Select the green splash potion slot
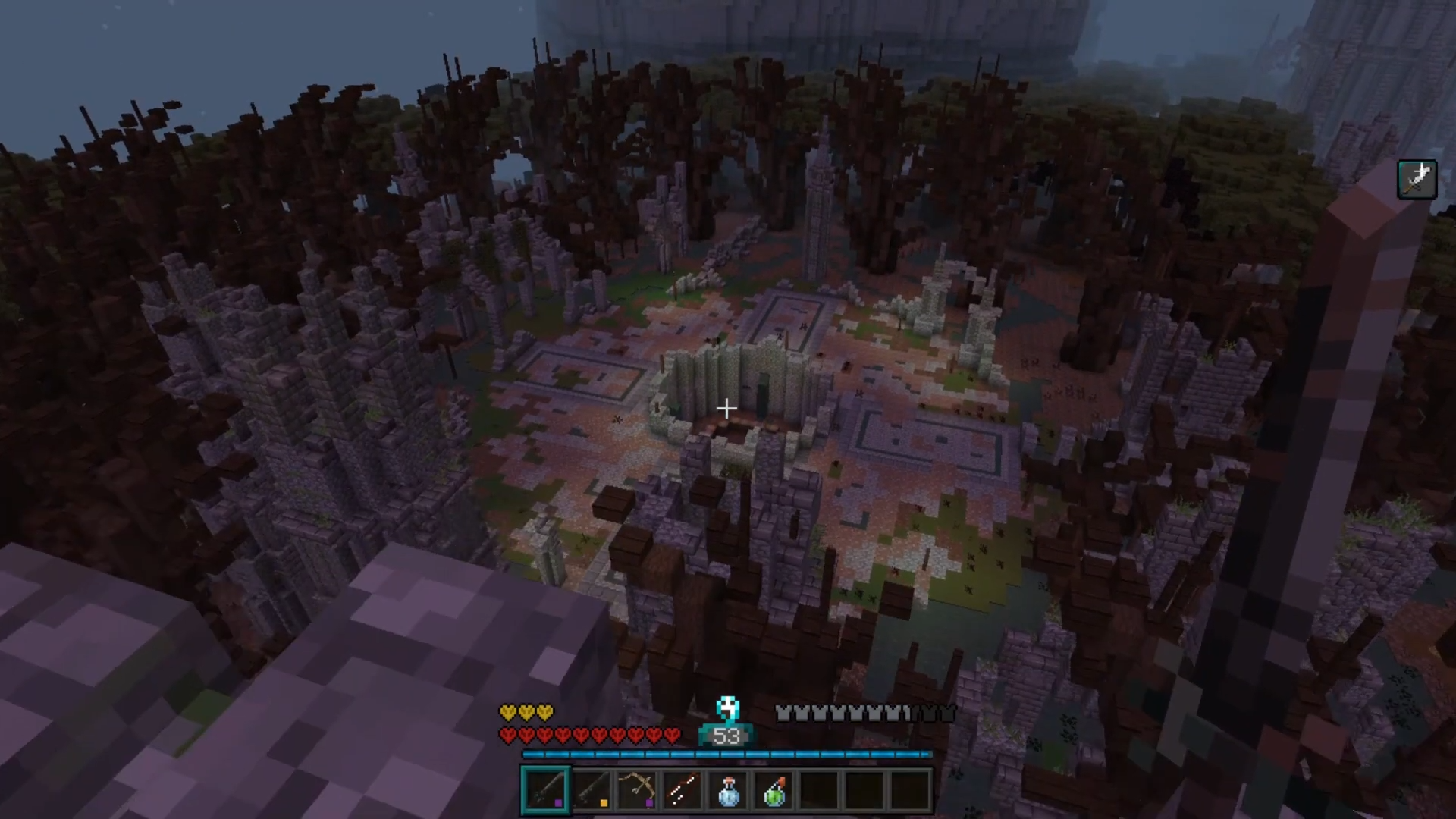 (773, 790)
